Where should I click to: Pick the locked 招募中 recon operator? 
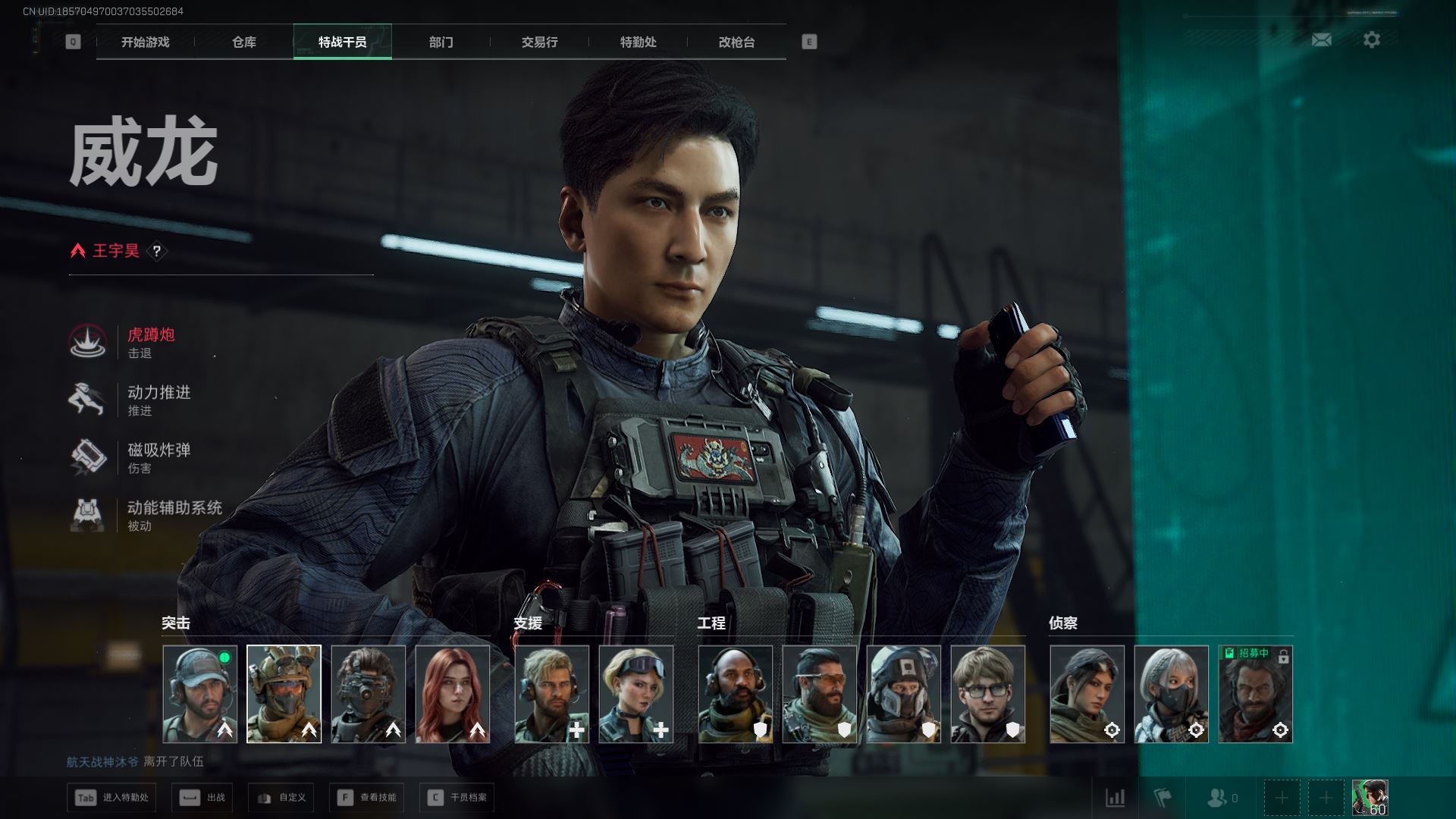pyautogui.click(x=1255, y=694)
